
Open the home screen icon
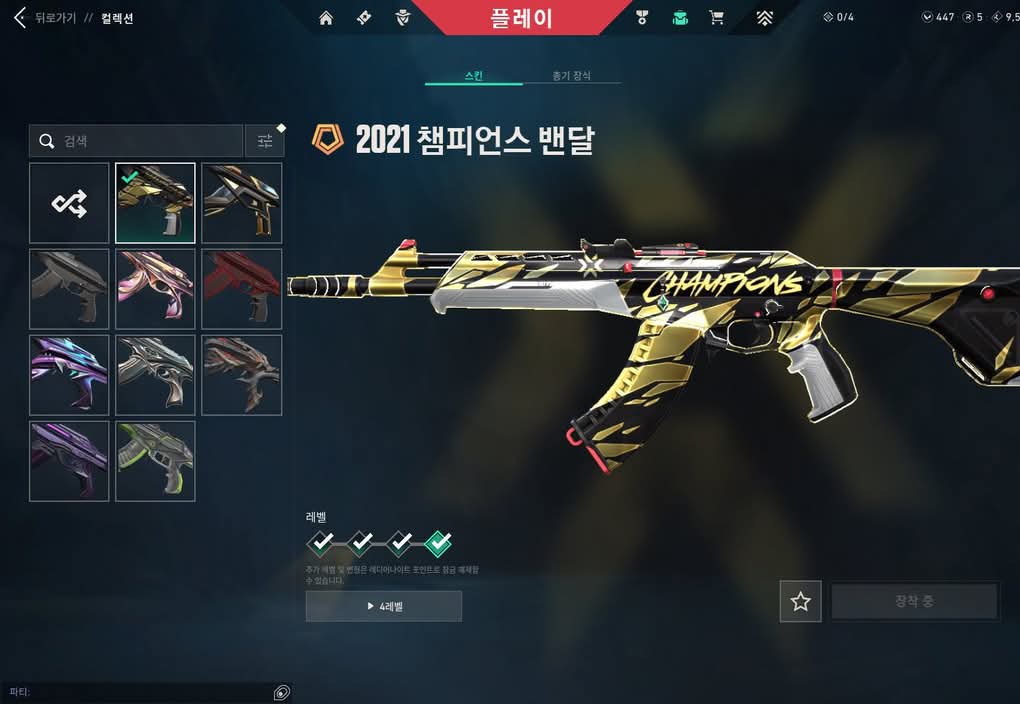(326, 18)
